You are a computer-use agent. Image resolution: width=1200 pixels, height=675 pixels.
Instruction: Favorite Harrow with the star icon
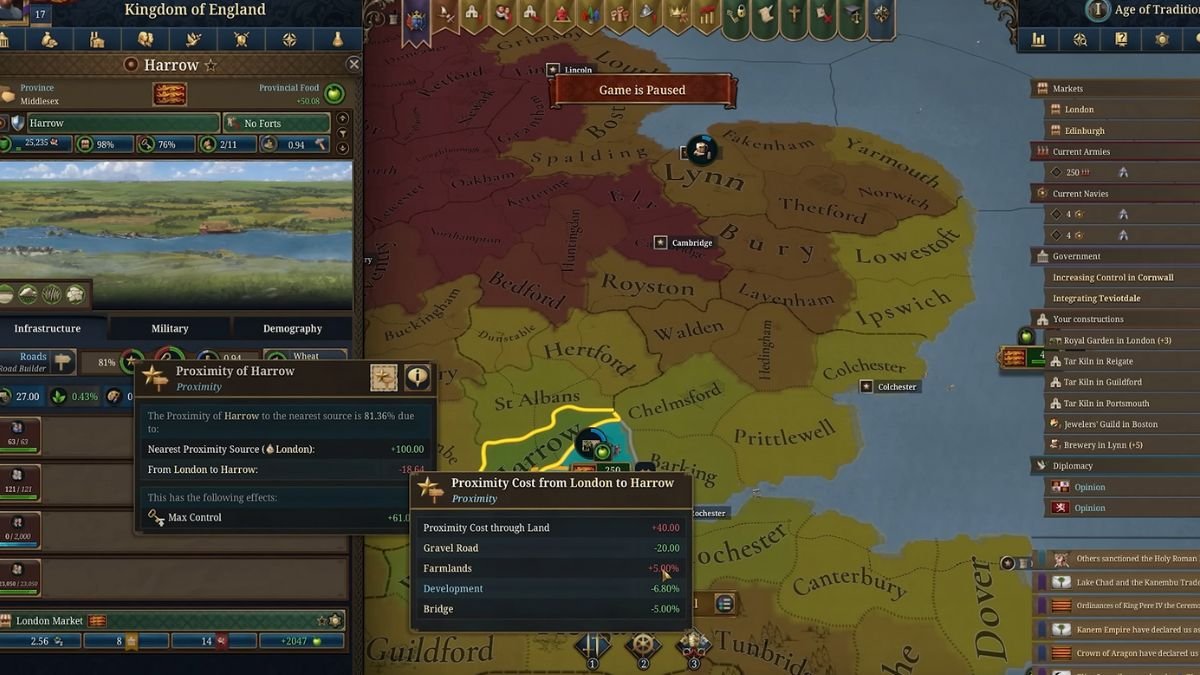pyautogui.click(x=211, y=65)
